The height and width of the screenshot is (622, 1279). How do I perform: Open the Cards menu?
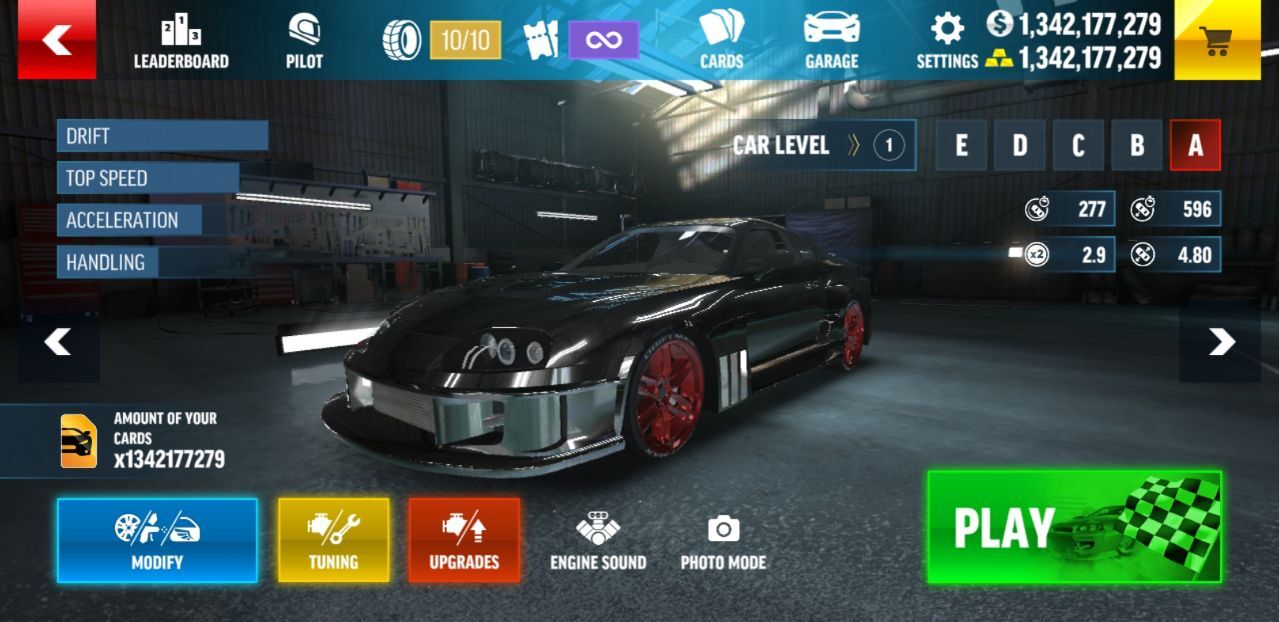[721, 41]
